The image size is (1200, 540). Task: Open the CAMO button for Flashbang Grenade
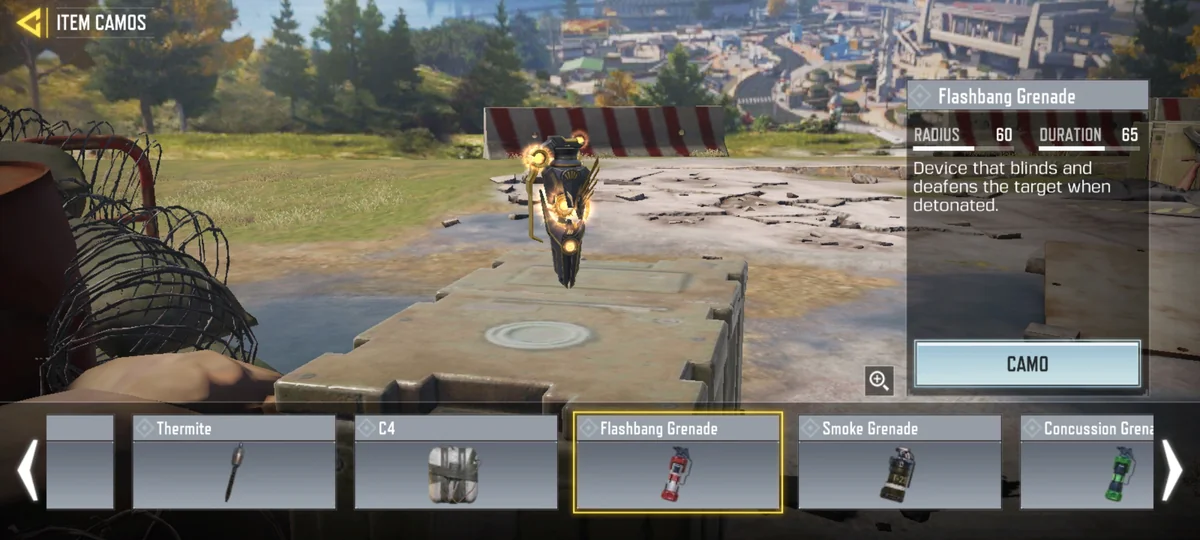pyautogui.click(x=1027, y=364)
